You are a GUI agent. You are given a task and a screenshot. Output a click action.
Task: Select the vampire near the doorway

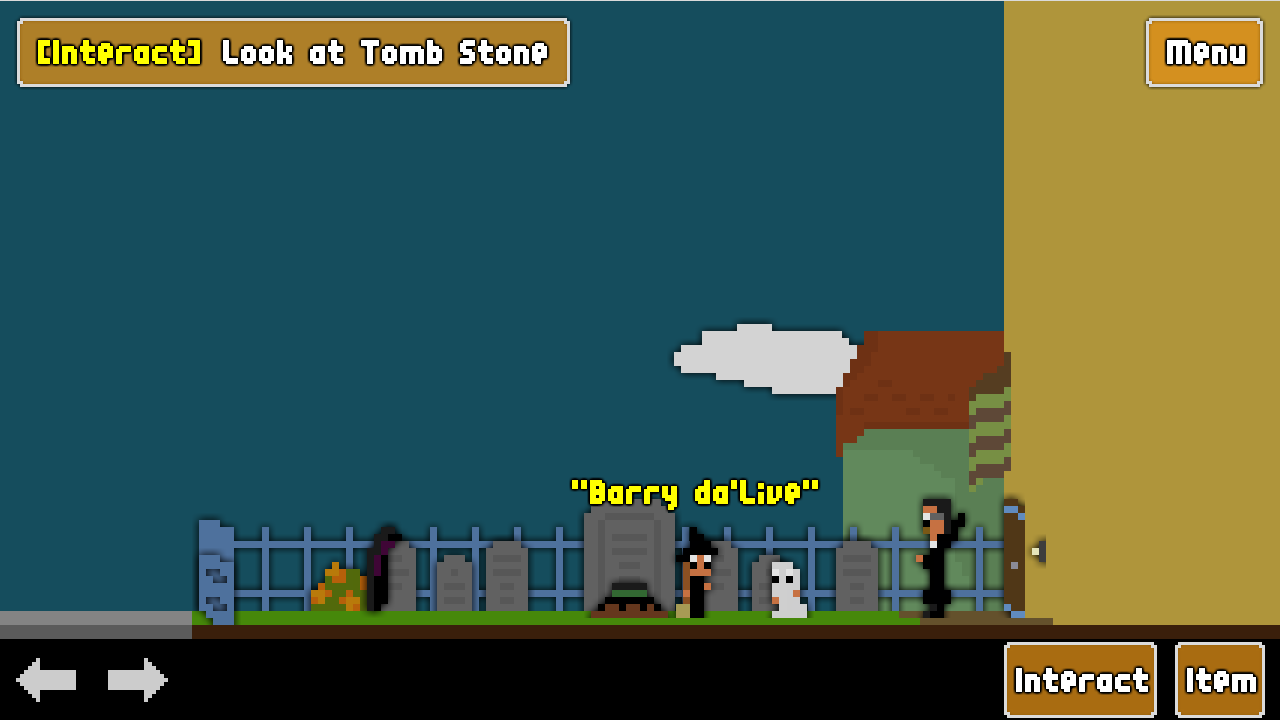click(933, 555)
